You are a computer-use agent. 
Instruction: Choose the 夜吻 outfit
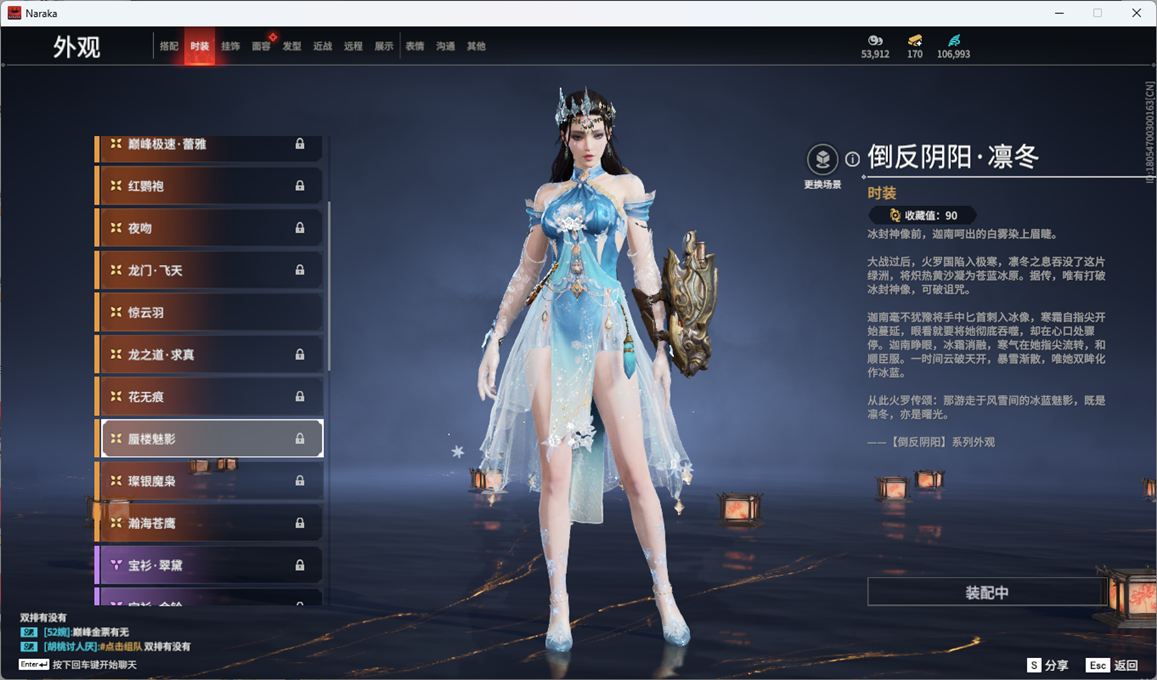click(210, 228)
